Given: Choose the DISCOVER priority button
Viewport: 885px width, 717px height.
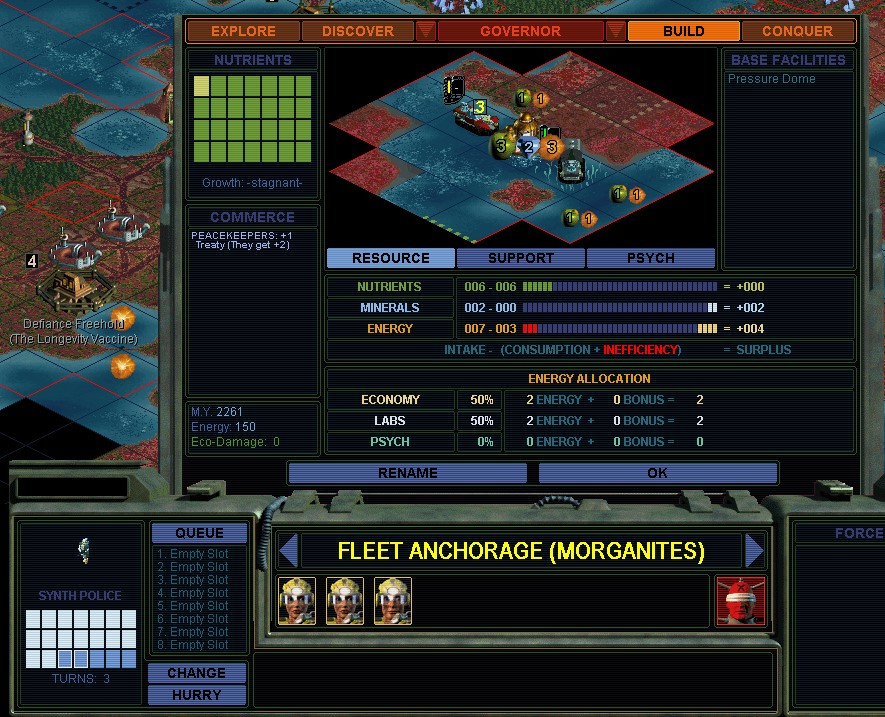Looking at the screenshot, I should coord(357,31).
